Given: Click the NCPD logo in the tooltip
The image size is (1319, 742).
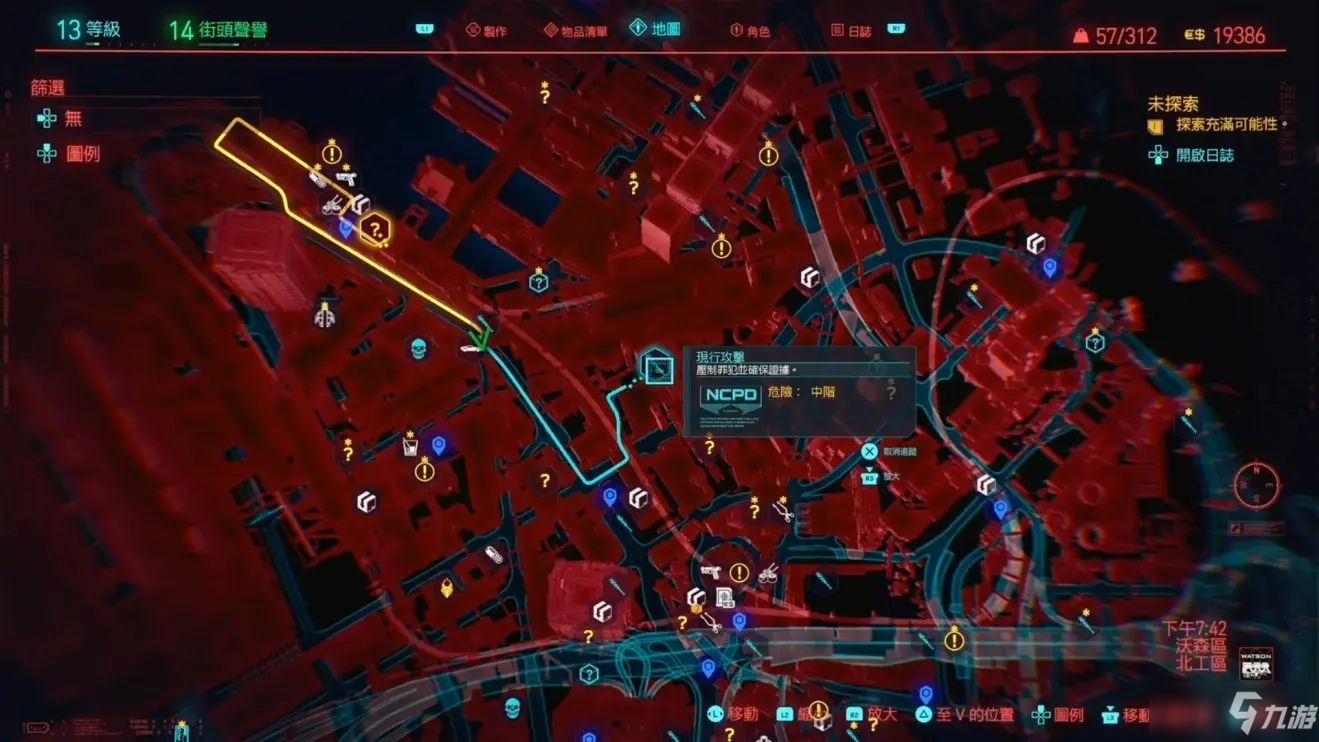Looking at the screenshot, I should (x=730, y=395).
